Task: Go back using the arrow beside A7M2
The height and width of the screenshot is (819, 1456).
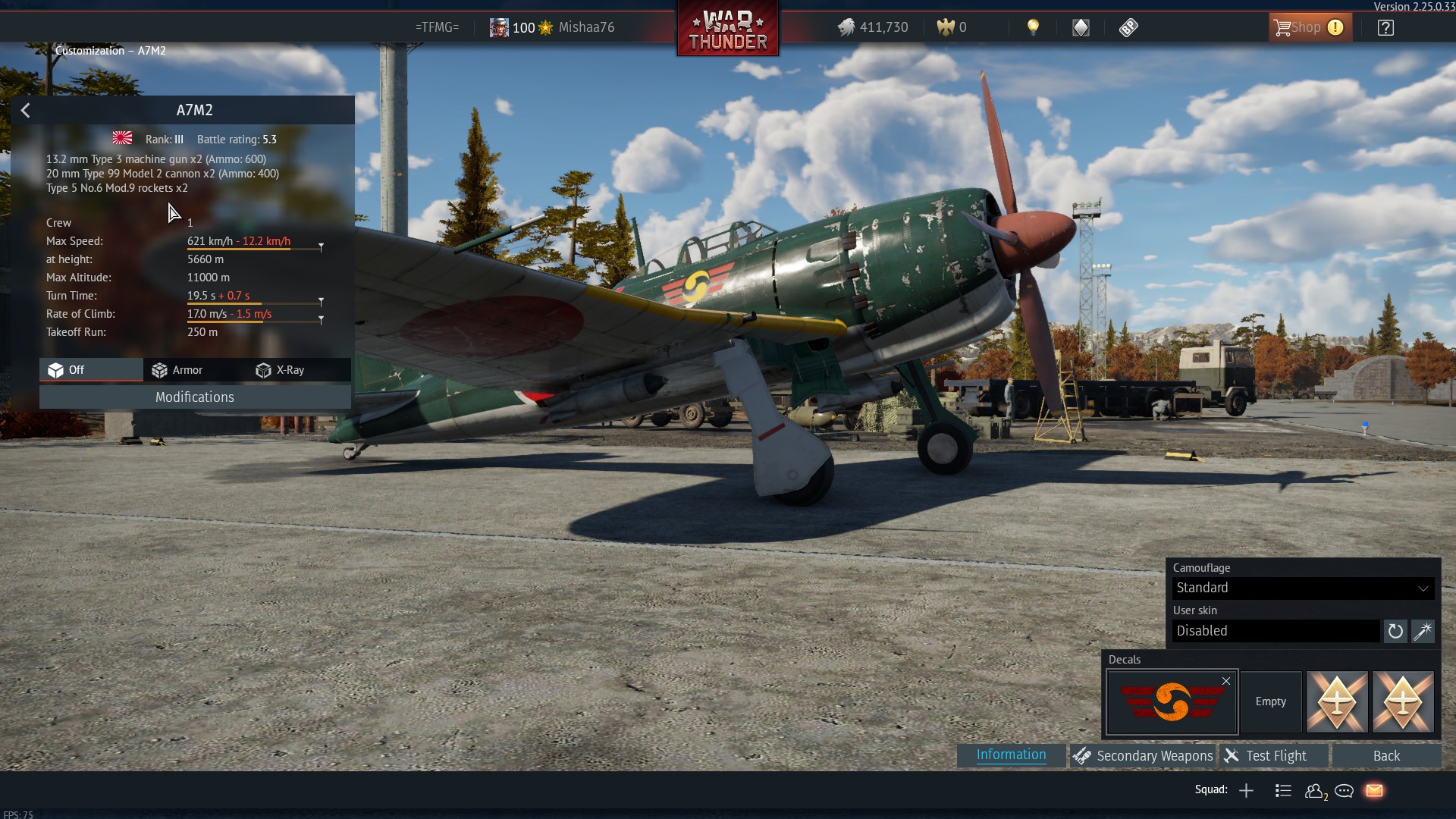Action: [x=25, y=111]
